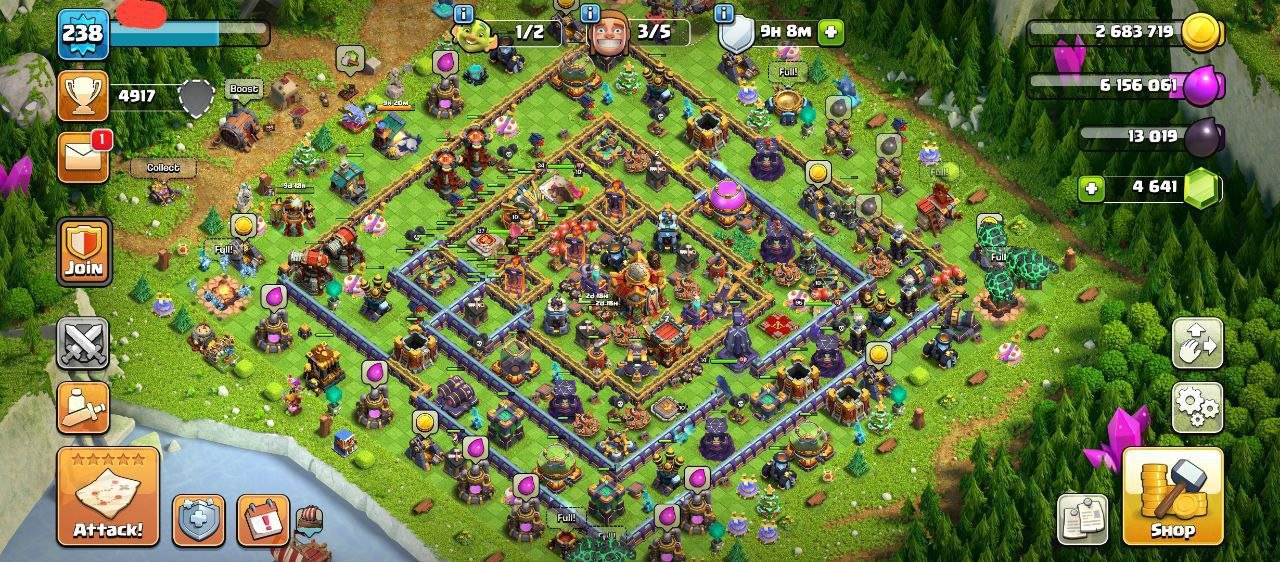Open the mail inbox with one notification
1280x562 pixels.
83,157
